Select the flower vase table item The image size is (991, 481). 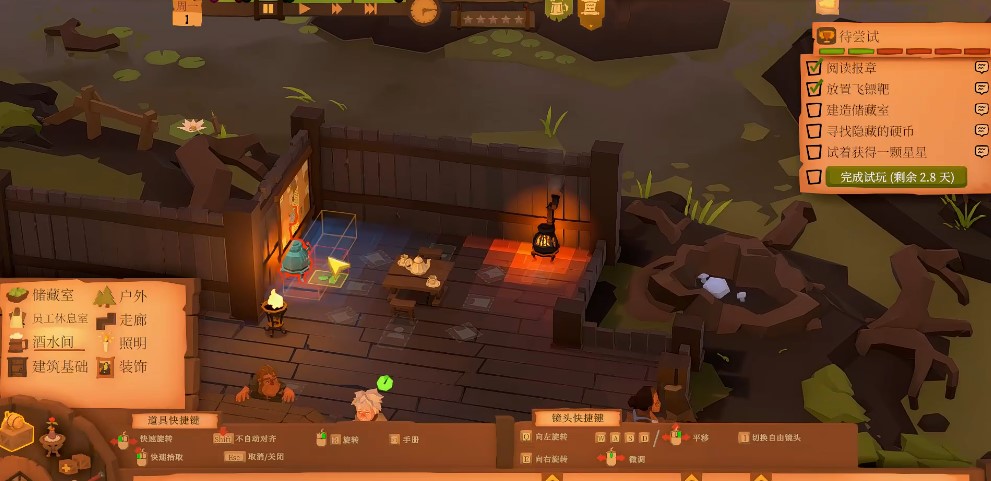[50, 435]
